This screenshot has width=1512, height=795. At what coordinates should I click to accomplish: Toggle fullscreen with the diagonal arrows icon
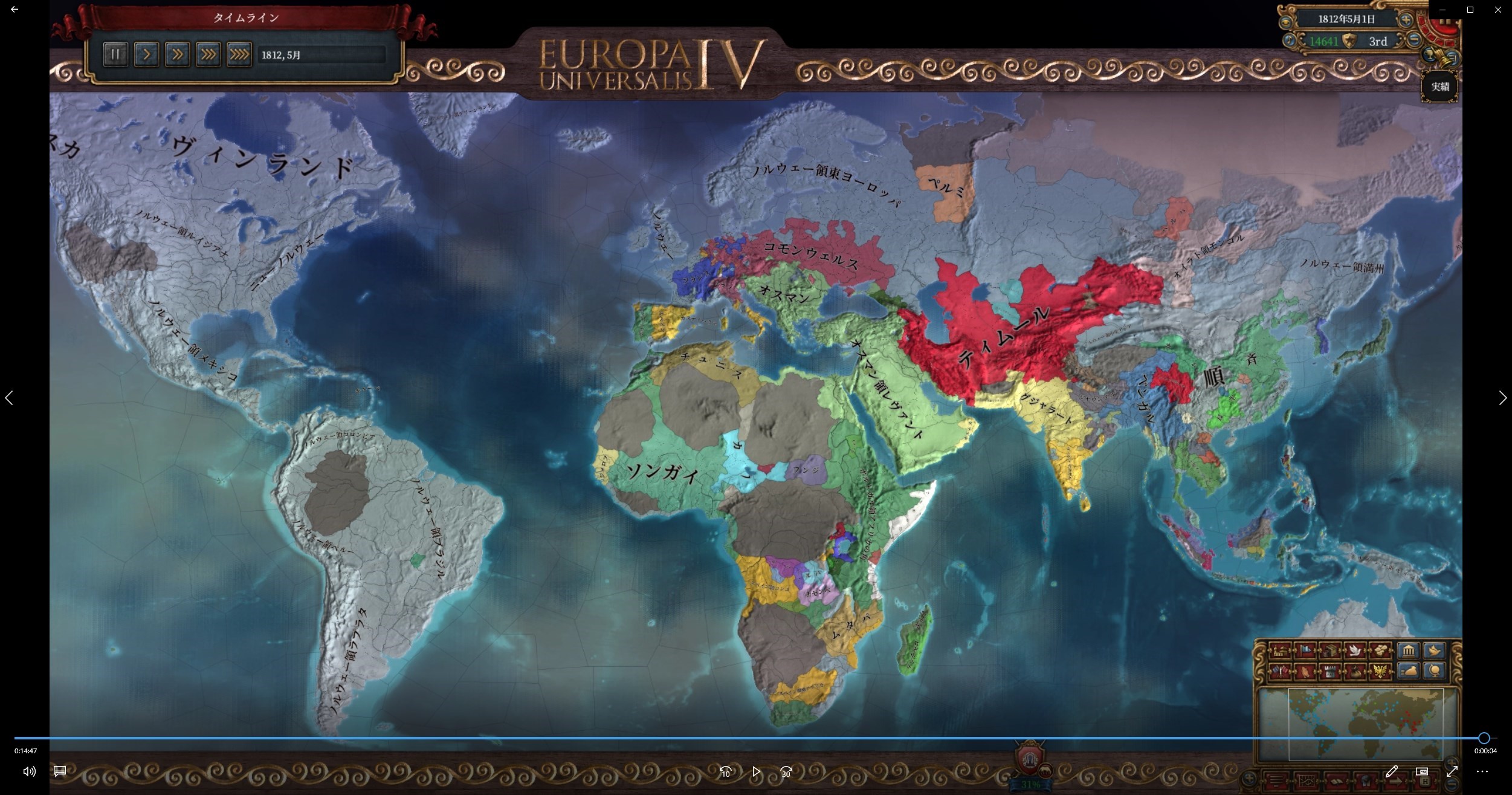1452,771
